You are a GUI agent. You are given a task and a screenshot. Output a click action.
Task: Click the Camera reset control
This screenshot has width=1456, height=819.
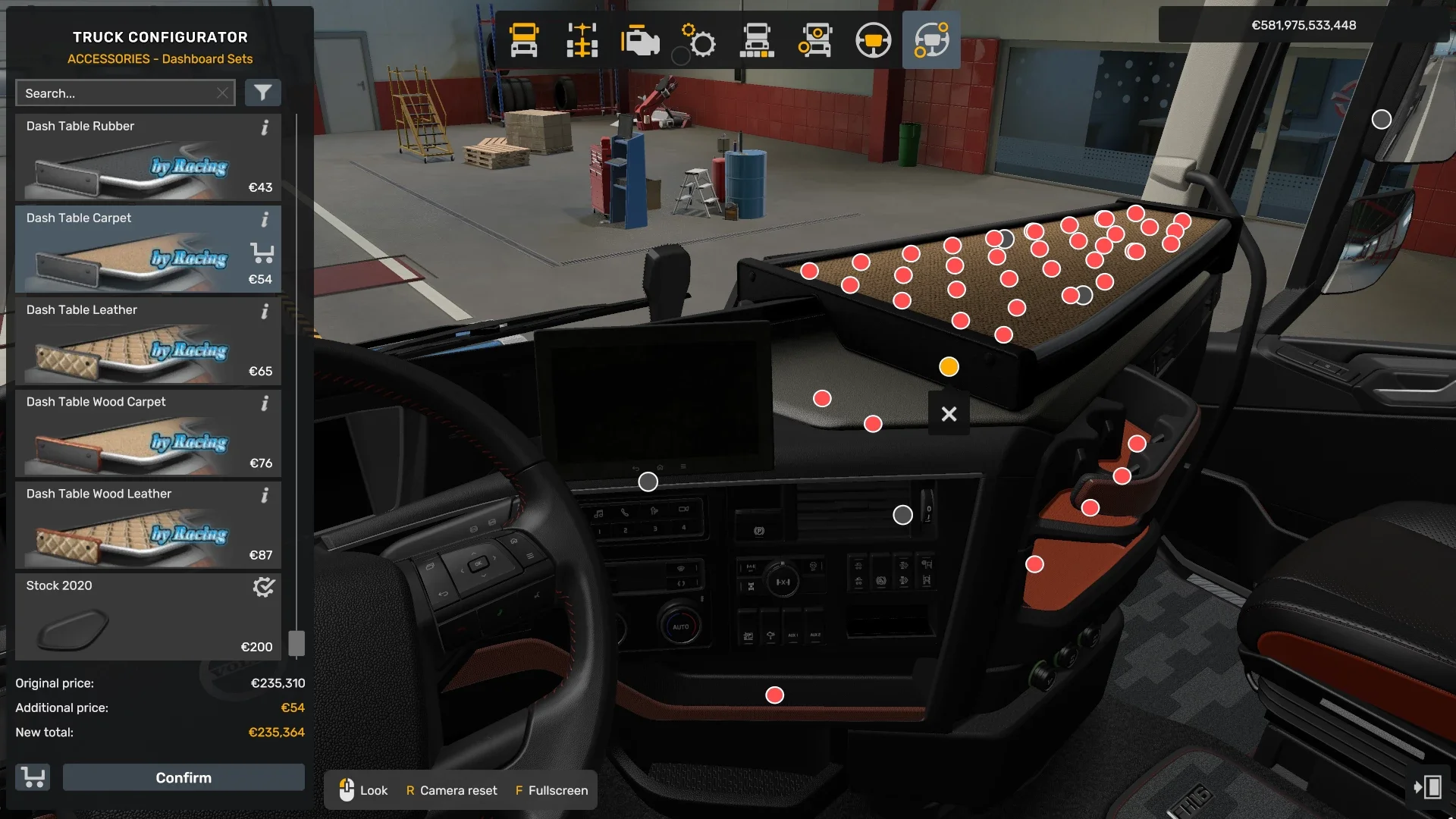click(451, 790)
